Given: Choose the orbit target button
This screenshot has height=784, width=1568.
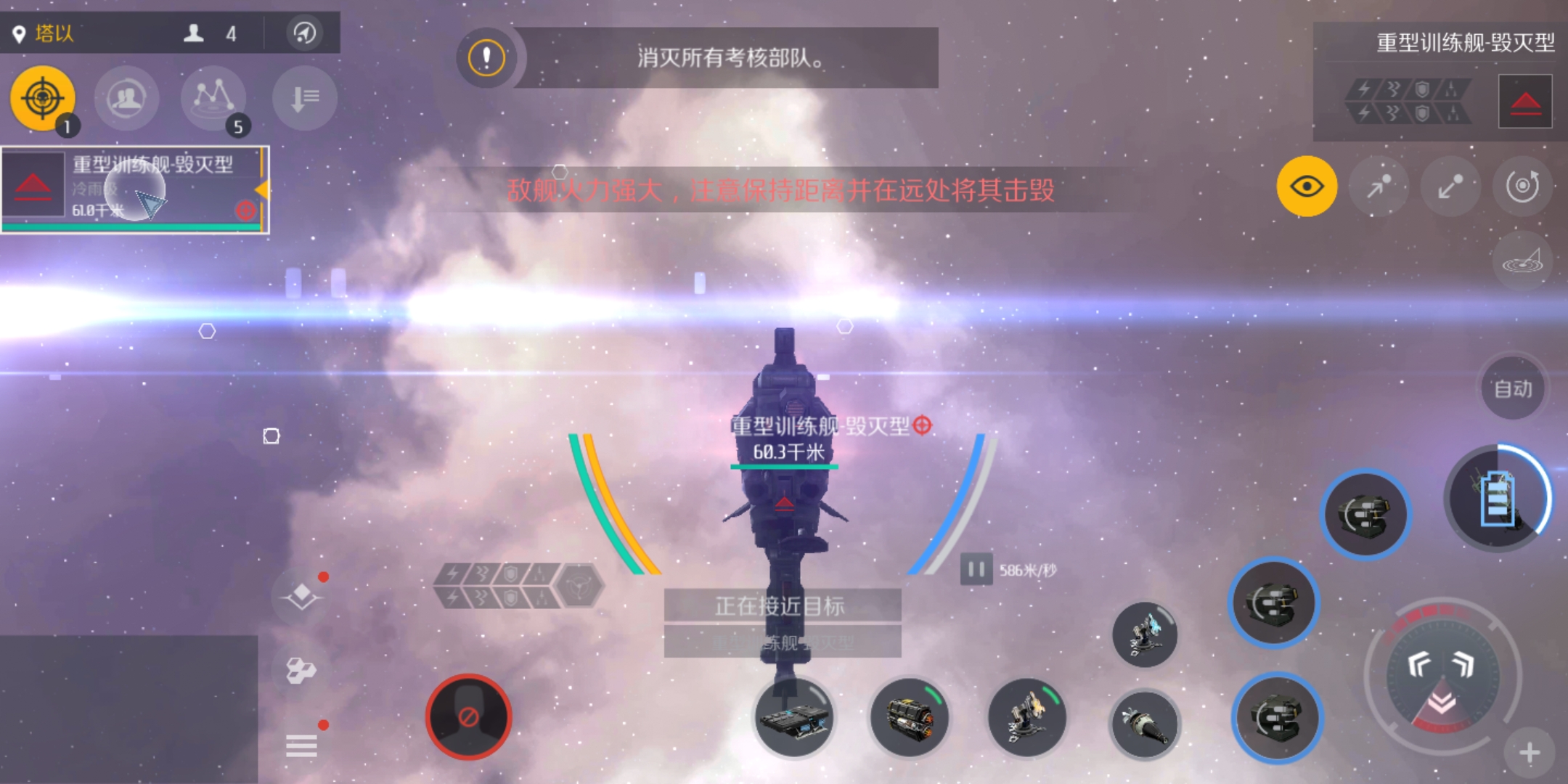Looking at the screenshot, I should click(1522, 187).
